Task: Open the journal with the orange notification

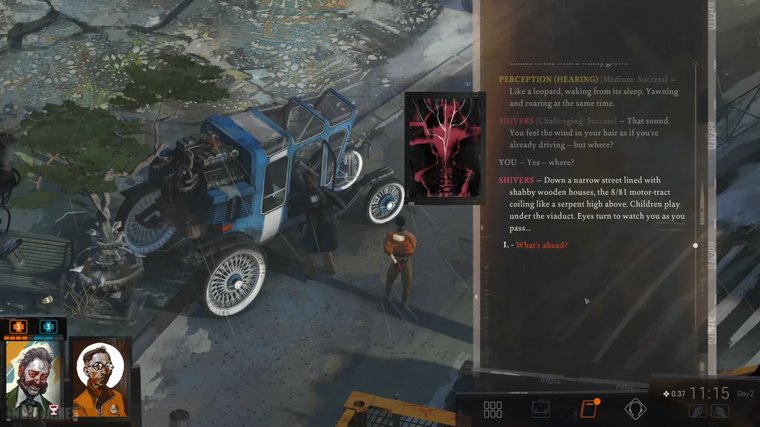Action: (x=588, y=409)
